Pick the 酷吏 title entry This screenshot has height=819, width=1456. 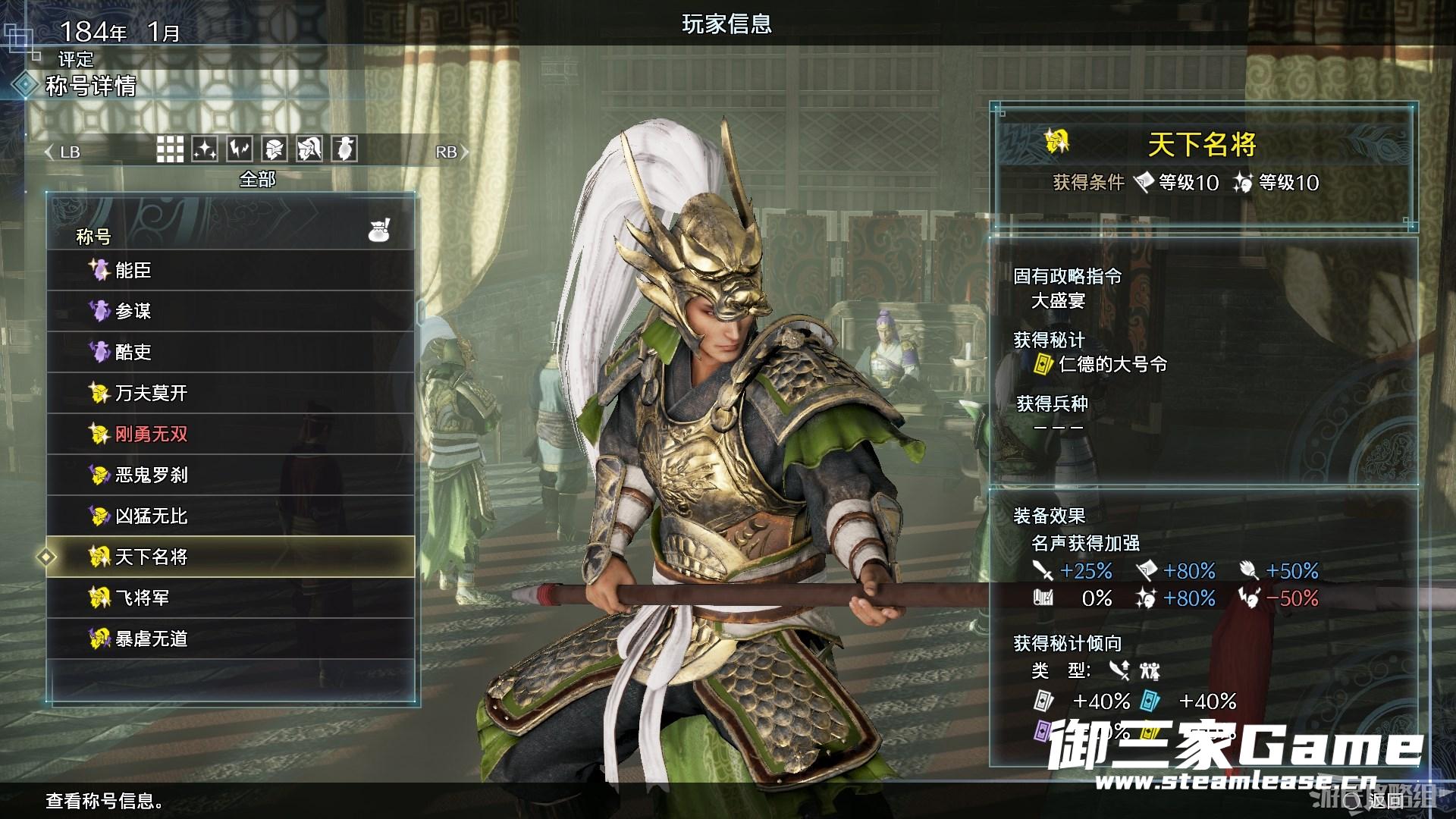click(231, 352)
